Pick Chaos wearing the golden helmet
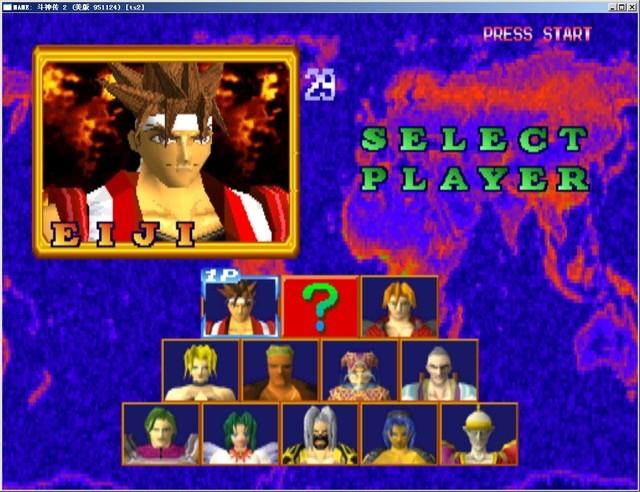 coord(479,433)
